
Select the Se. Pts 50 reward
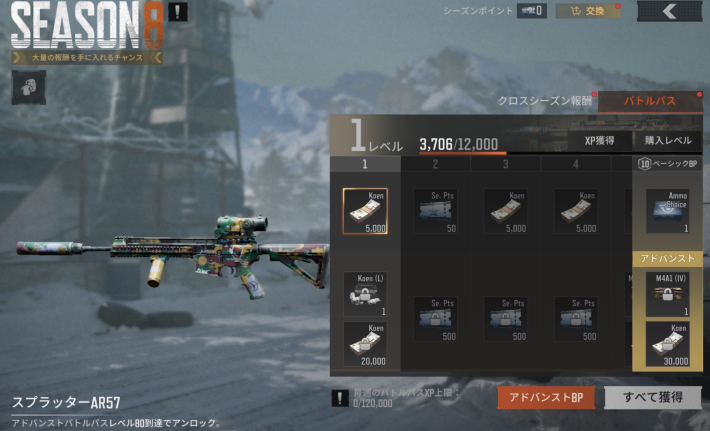pyautogui.click(x=436, y=210)
